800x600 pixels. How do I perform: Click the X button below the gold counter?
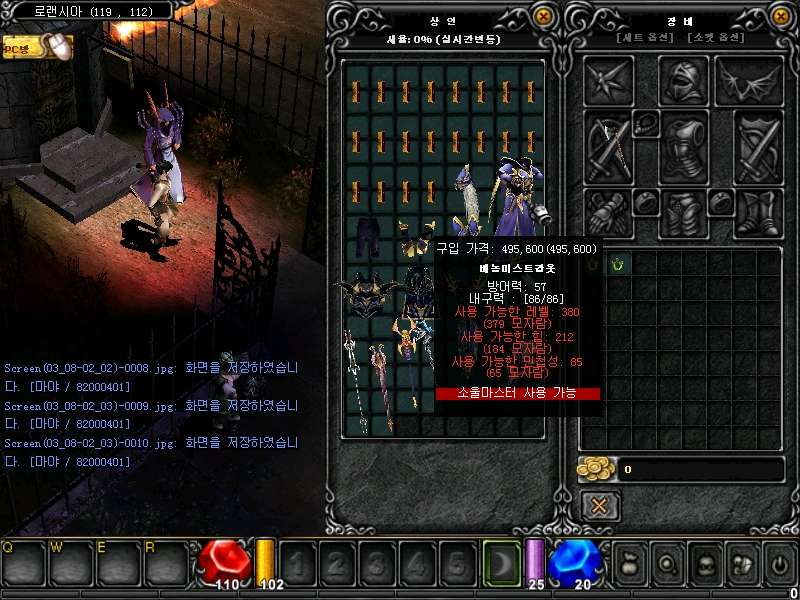599,505
